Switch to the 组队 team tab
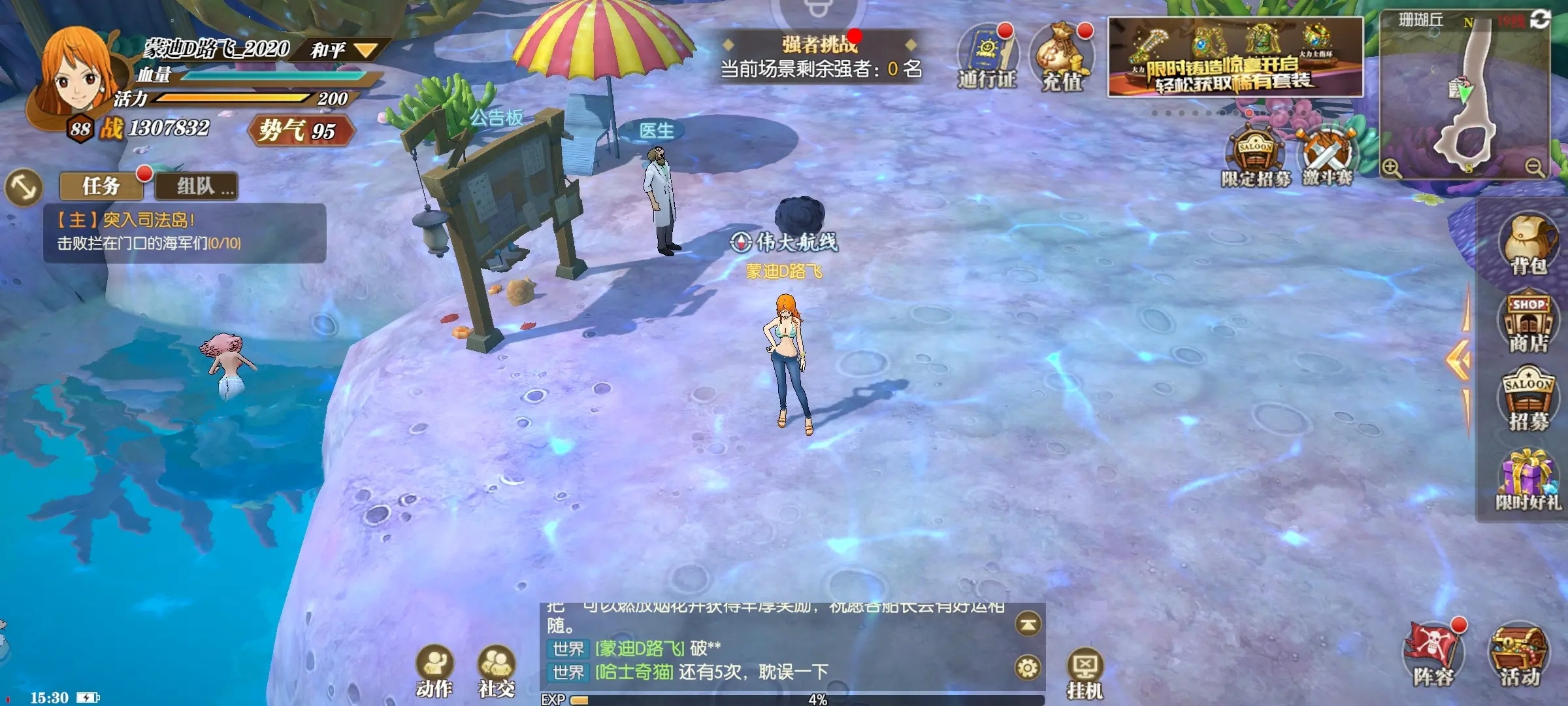1568x706 pixels. coord(197,186)
